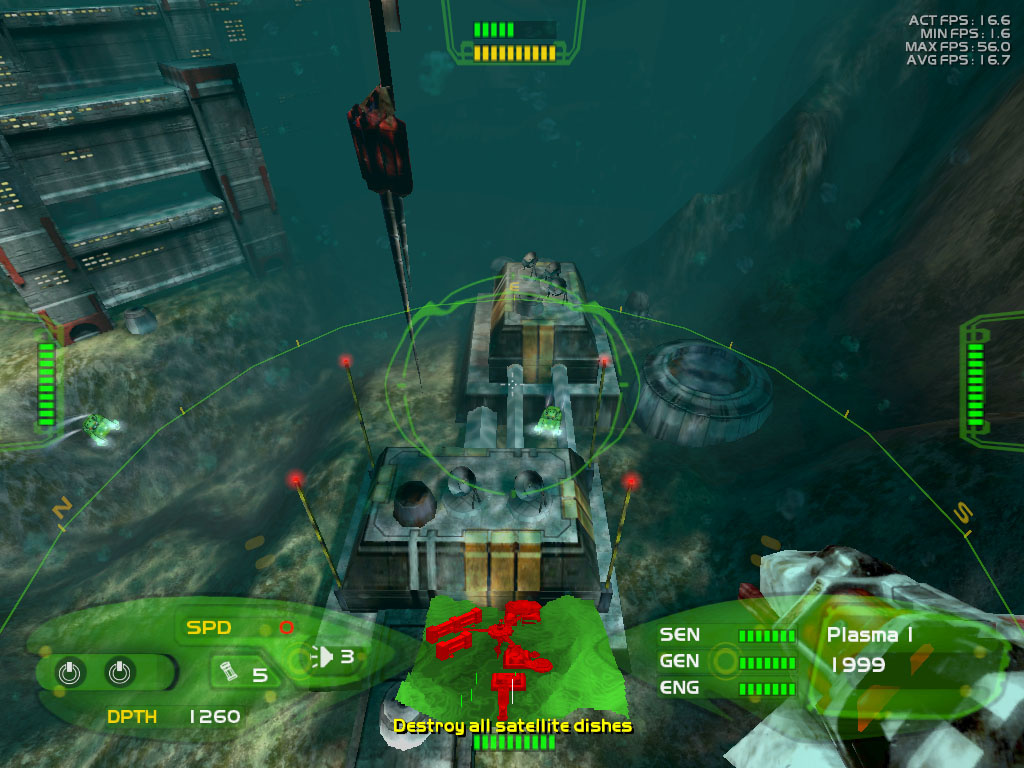
Task: Click the GEN system label
Action: click(x=679, y=661)
